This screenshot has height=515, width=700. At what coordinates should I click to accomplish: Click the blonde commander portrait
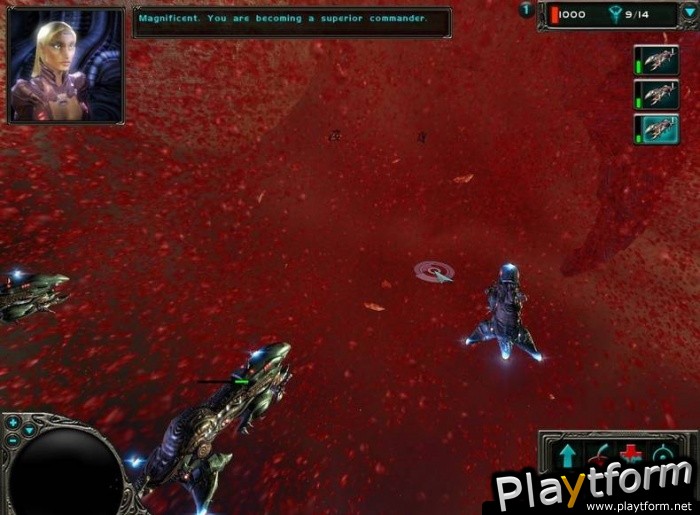(66, 66)
